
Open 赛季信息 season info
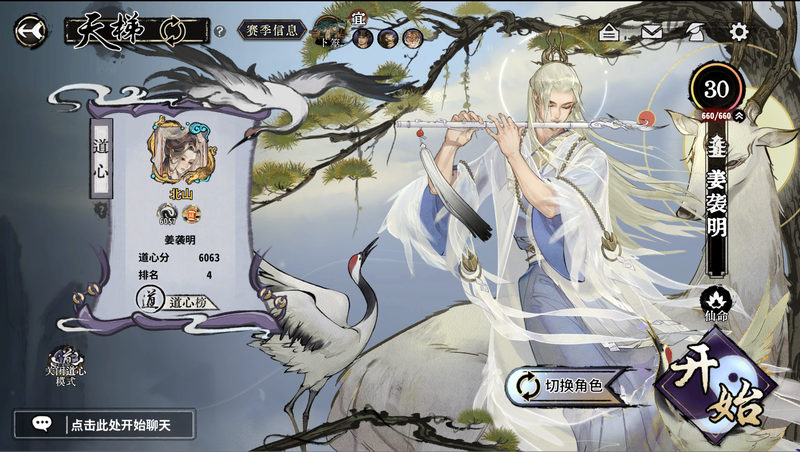click(x=272, y=30)
